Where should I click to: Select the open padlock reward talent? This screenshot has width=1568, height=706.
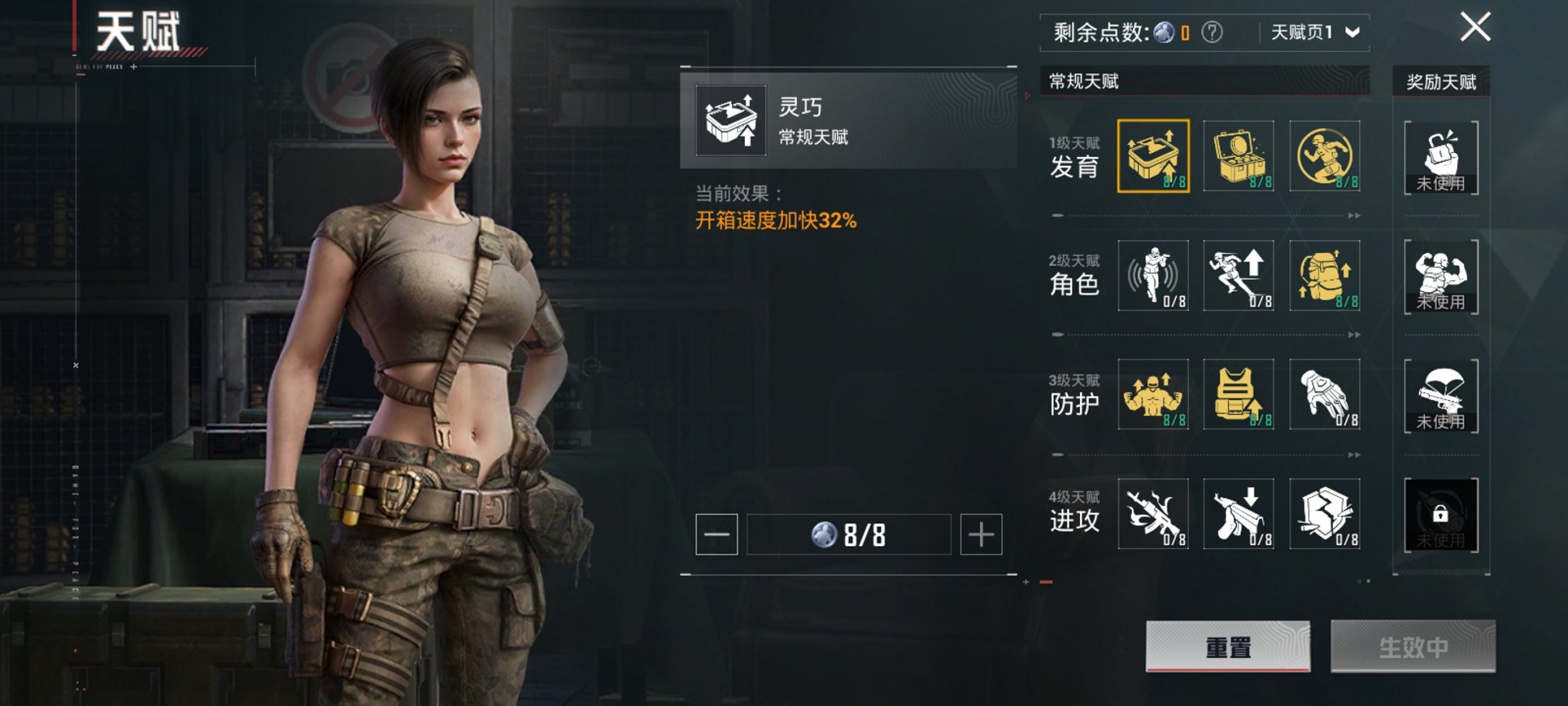(x=1440, y=157)
